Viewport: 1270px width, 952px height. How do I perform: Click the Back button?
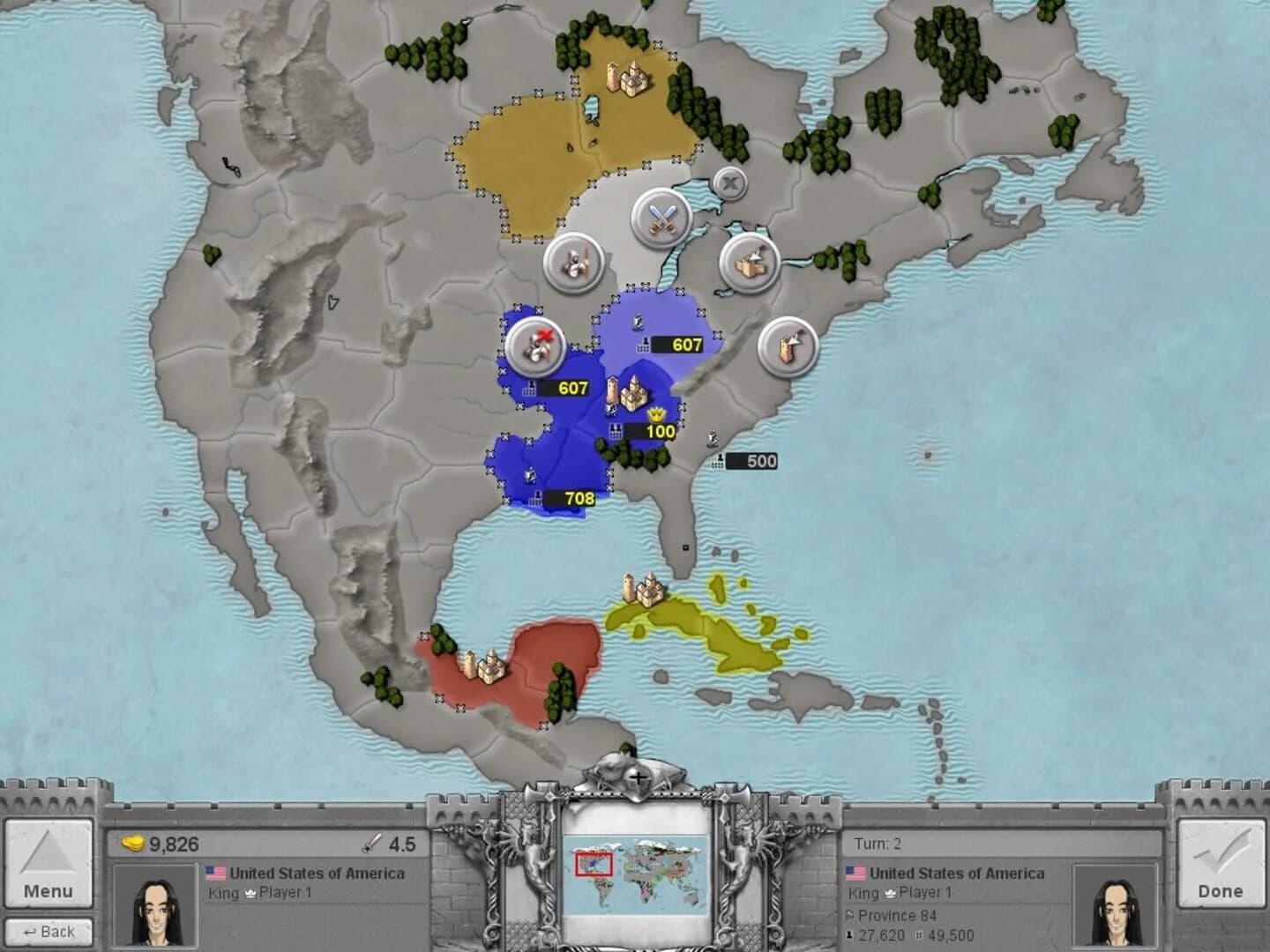click(x=49, y=931)
